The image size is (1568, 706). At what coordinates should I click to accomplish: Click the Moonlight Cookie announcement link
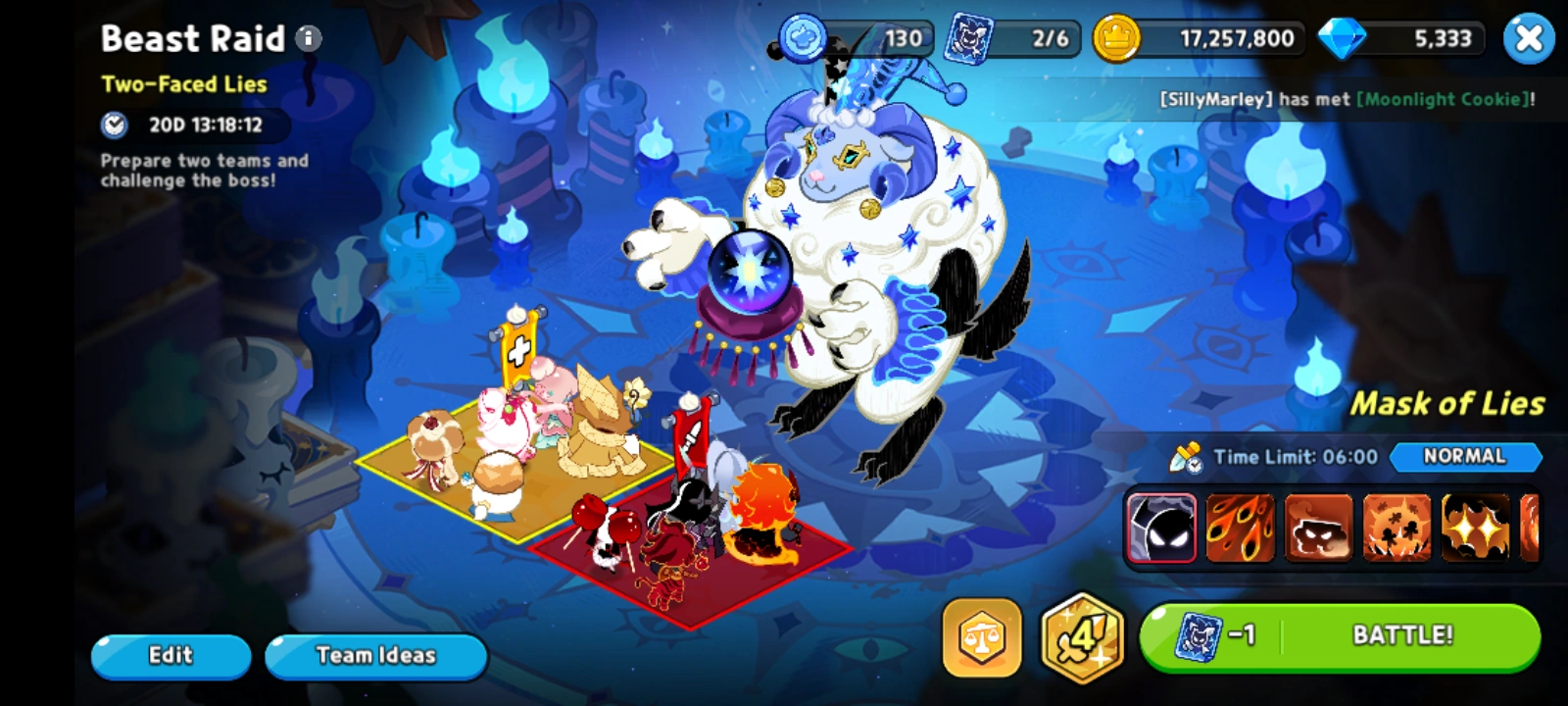(x=1444, y=99)
